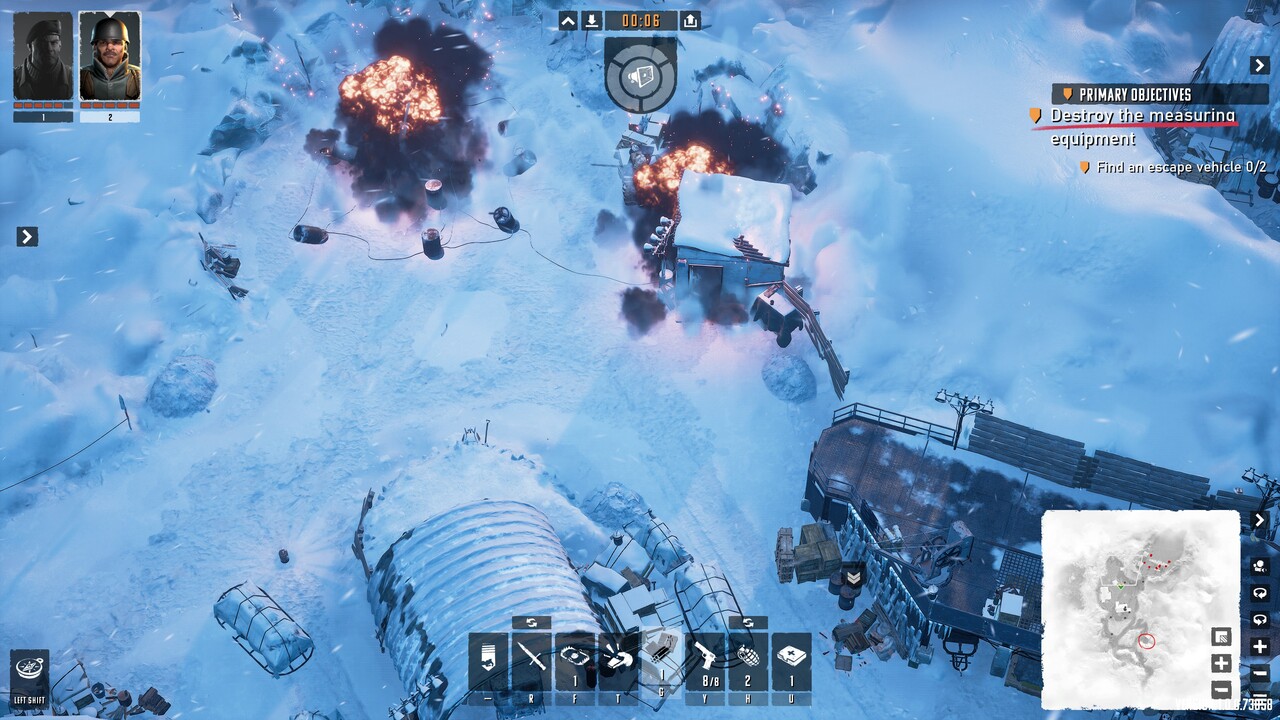Select the hand grenade slot

pyautogui.click(x=748, y=660)
